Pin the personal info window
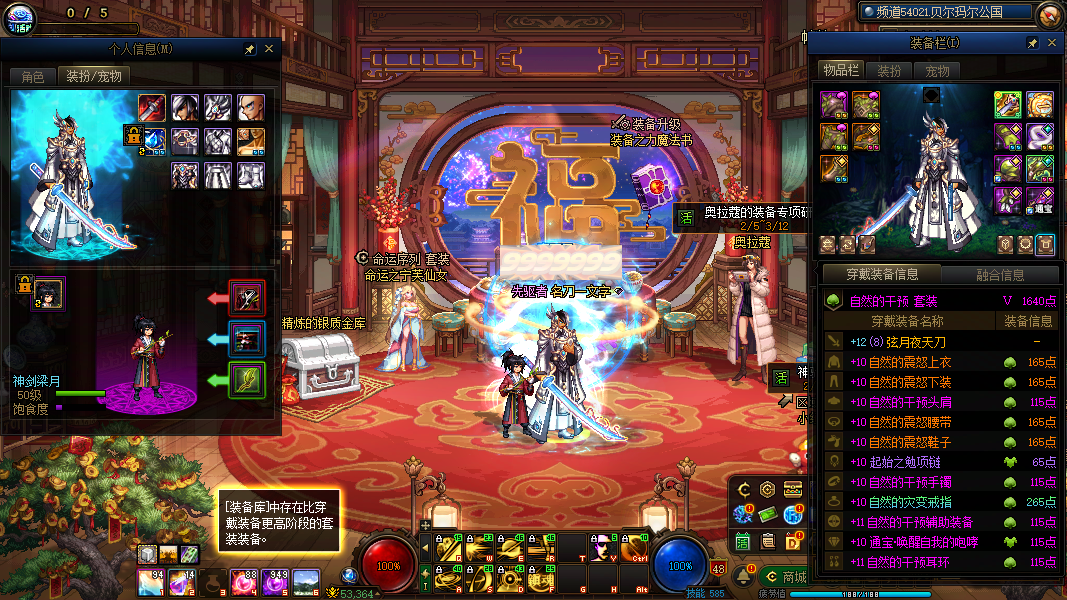1067x600 pixels. 249,48
